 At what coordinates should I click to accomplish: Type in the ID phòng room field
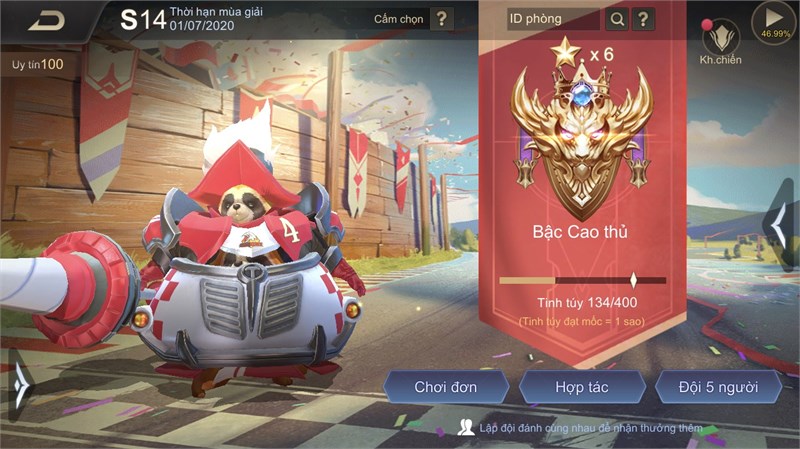tap(554, 19)
